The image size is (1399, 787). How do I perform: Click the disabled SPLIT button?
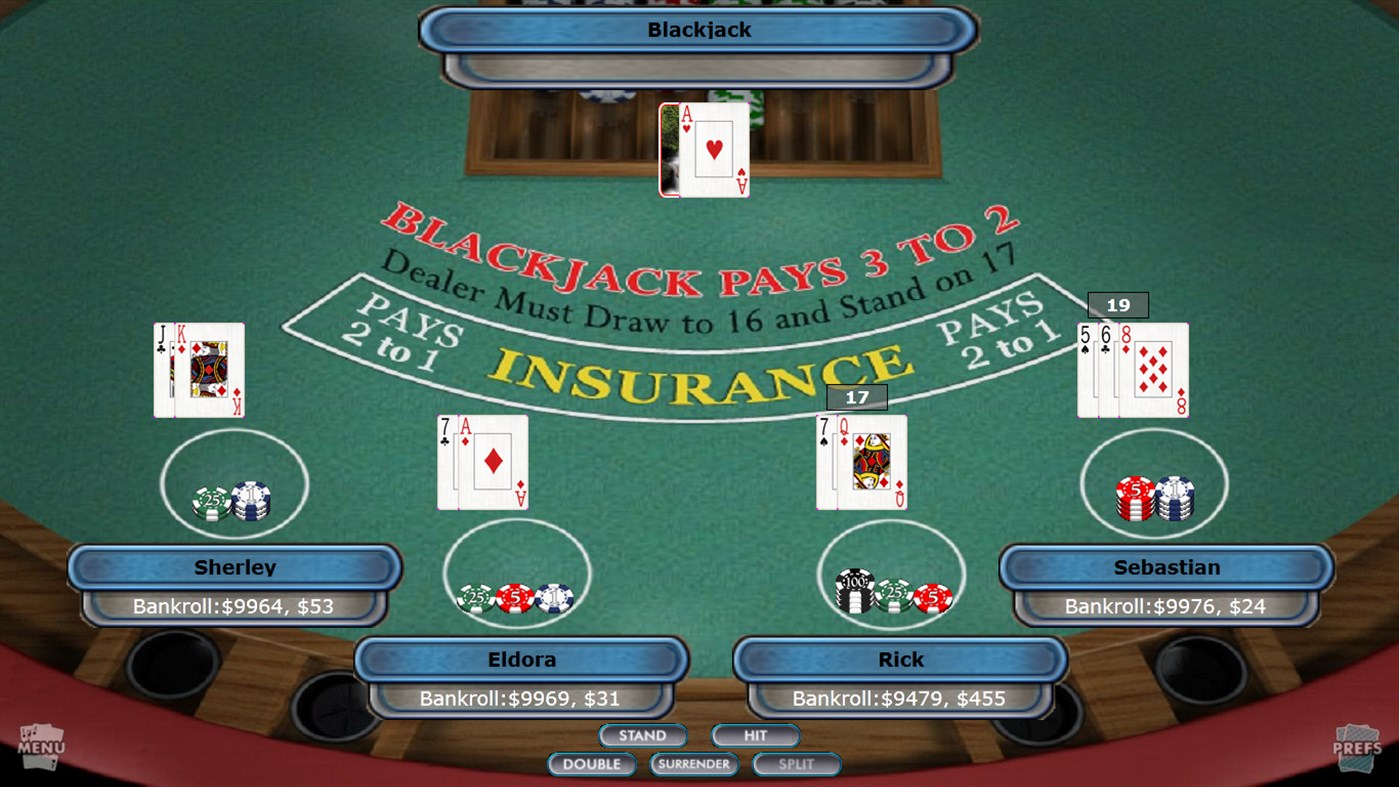(796, 763)
